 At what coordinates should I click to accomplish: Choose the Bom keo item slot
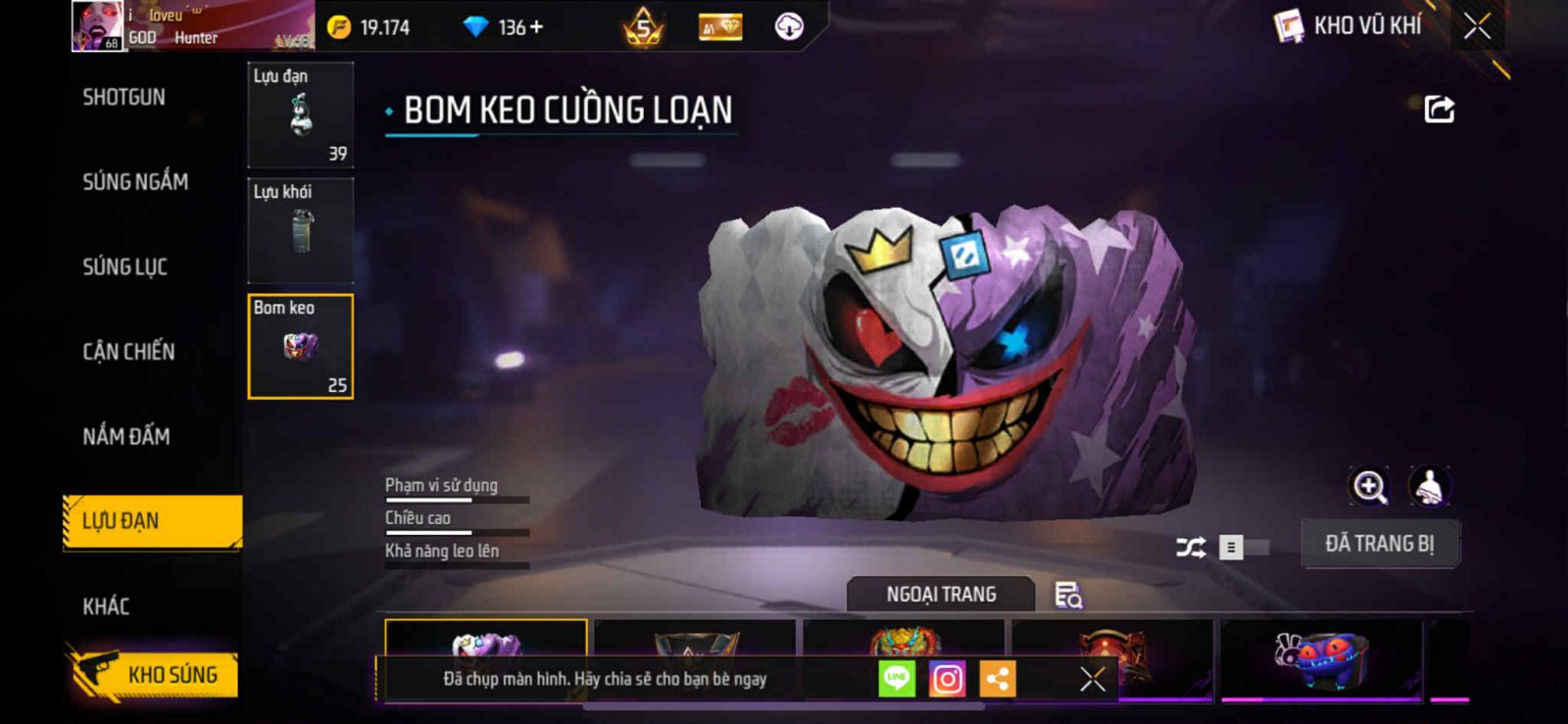300,347
